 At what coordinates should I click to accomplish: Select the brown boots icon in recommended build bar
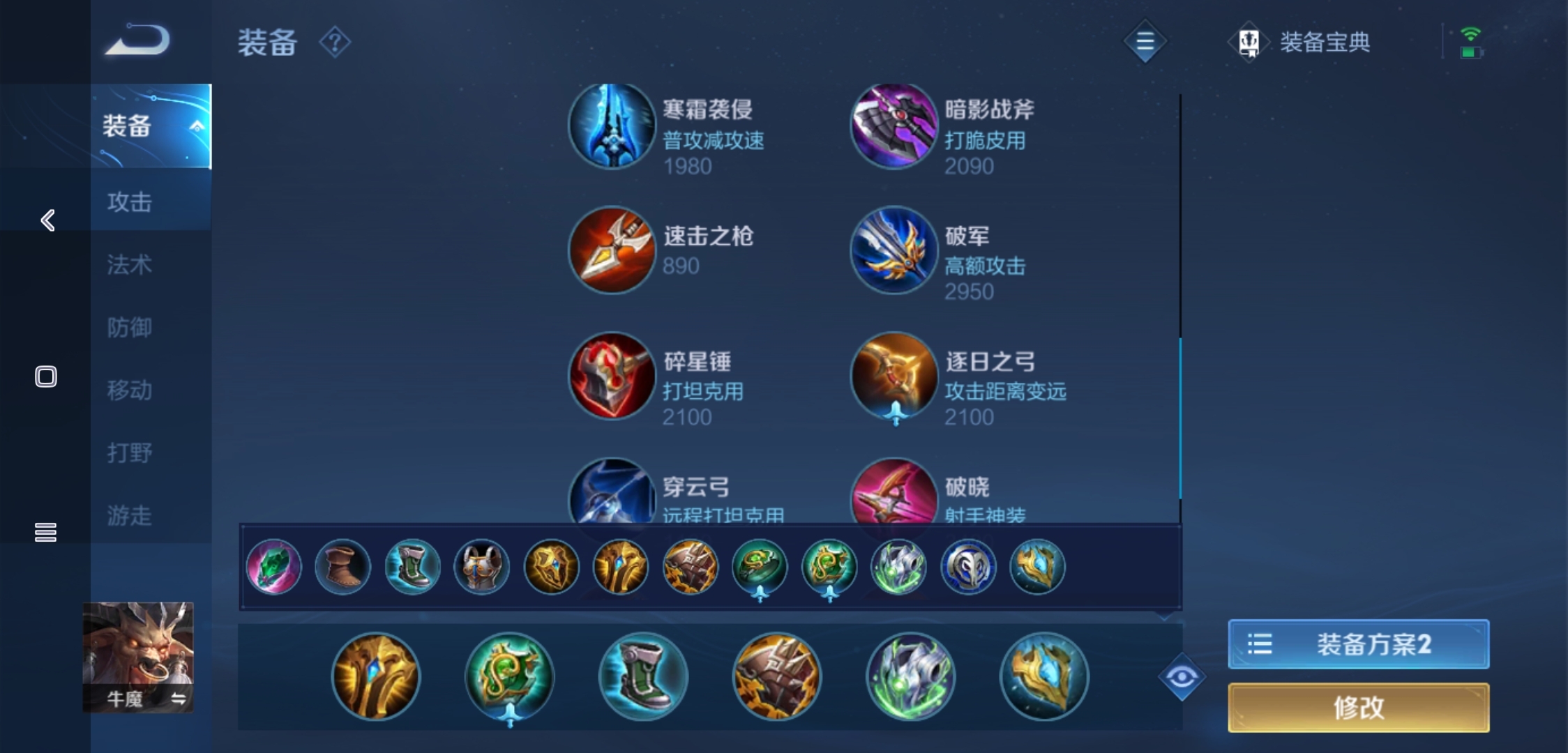pos(342,568)
